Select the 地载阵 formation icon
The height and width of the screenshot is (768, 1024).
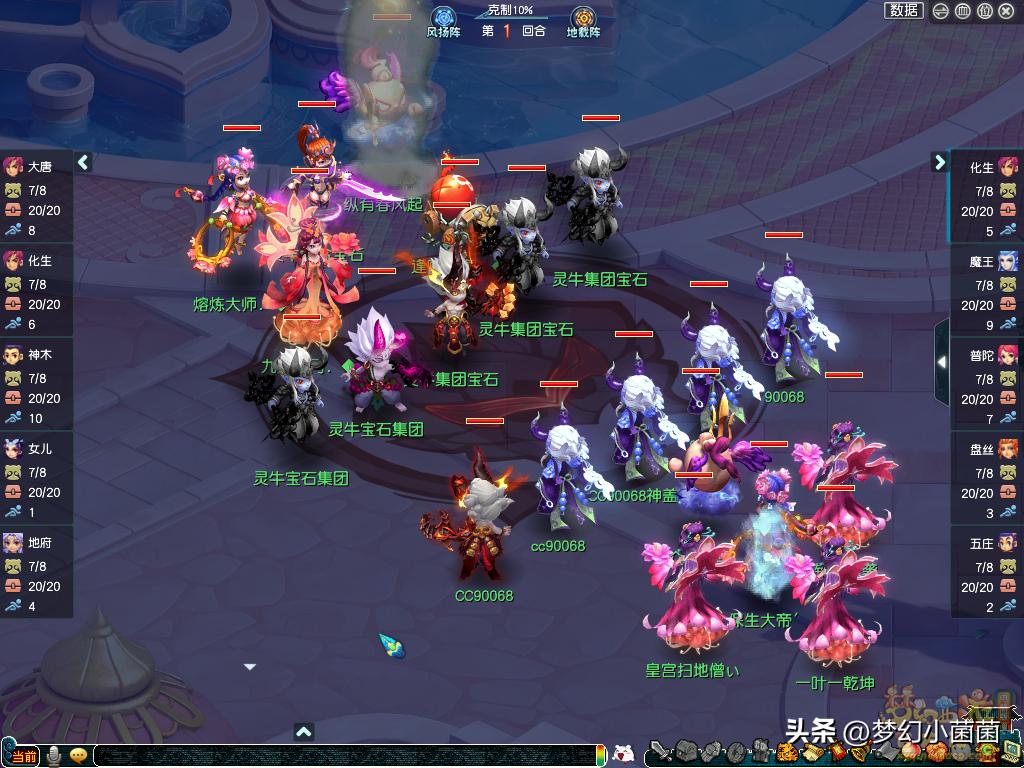(x=583, y=19)
